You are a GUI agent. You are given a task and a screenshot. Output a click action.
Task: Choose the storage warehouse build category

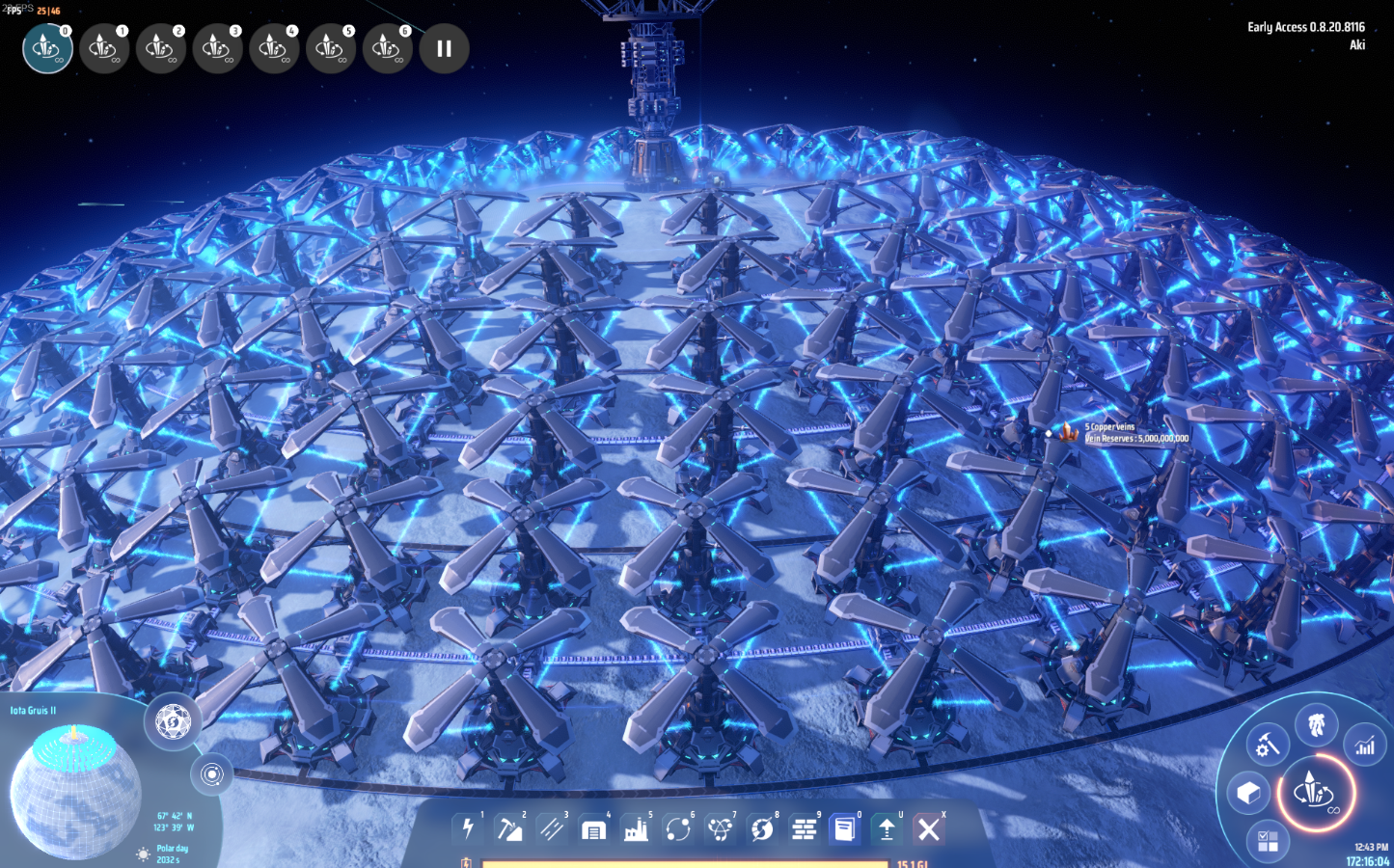pyautogui.click(x=594, y=828)
